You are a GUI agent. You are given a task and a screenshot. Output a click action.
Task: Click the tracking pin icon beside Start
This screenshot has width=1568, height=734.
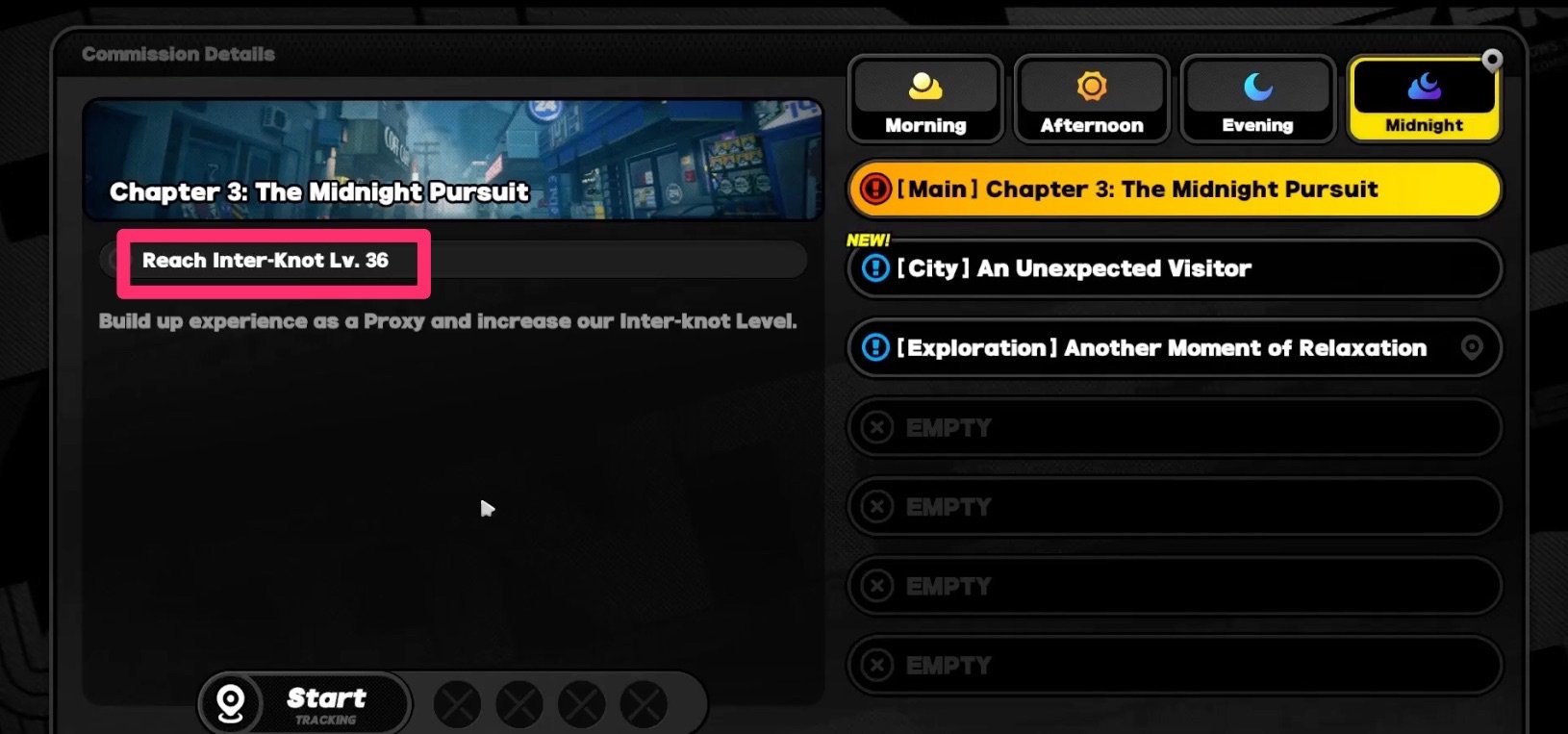(229, 702)
